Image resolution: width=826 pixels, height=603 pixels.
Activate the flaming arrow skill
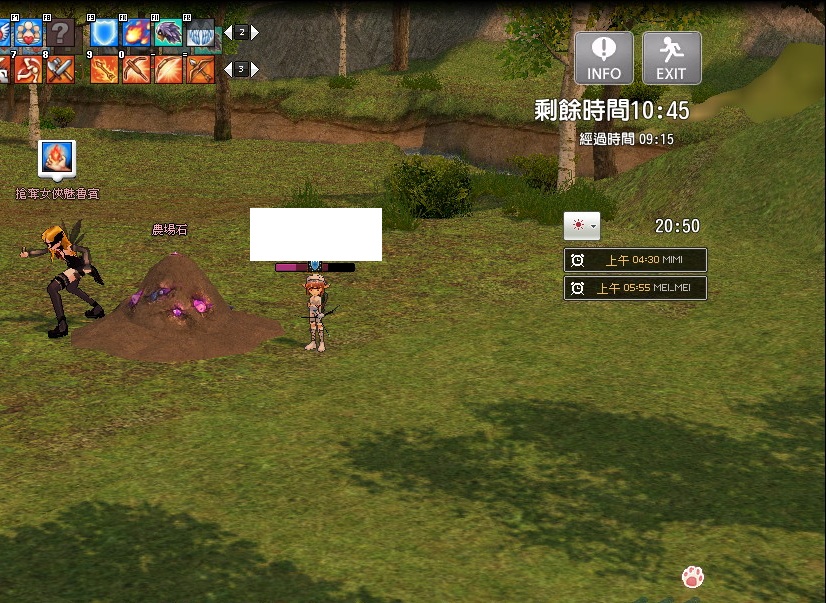105,69
